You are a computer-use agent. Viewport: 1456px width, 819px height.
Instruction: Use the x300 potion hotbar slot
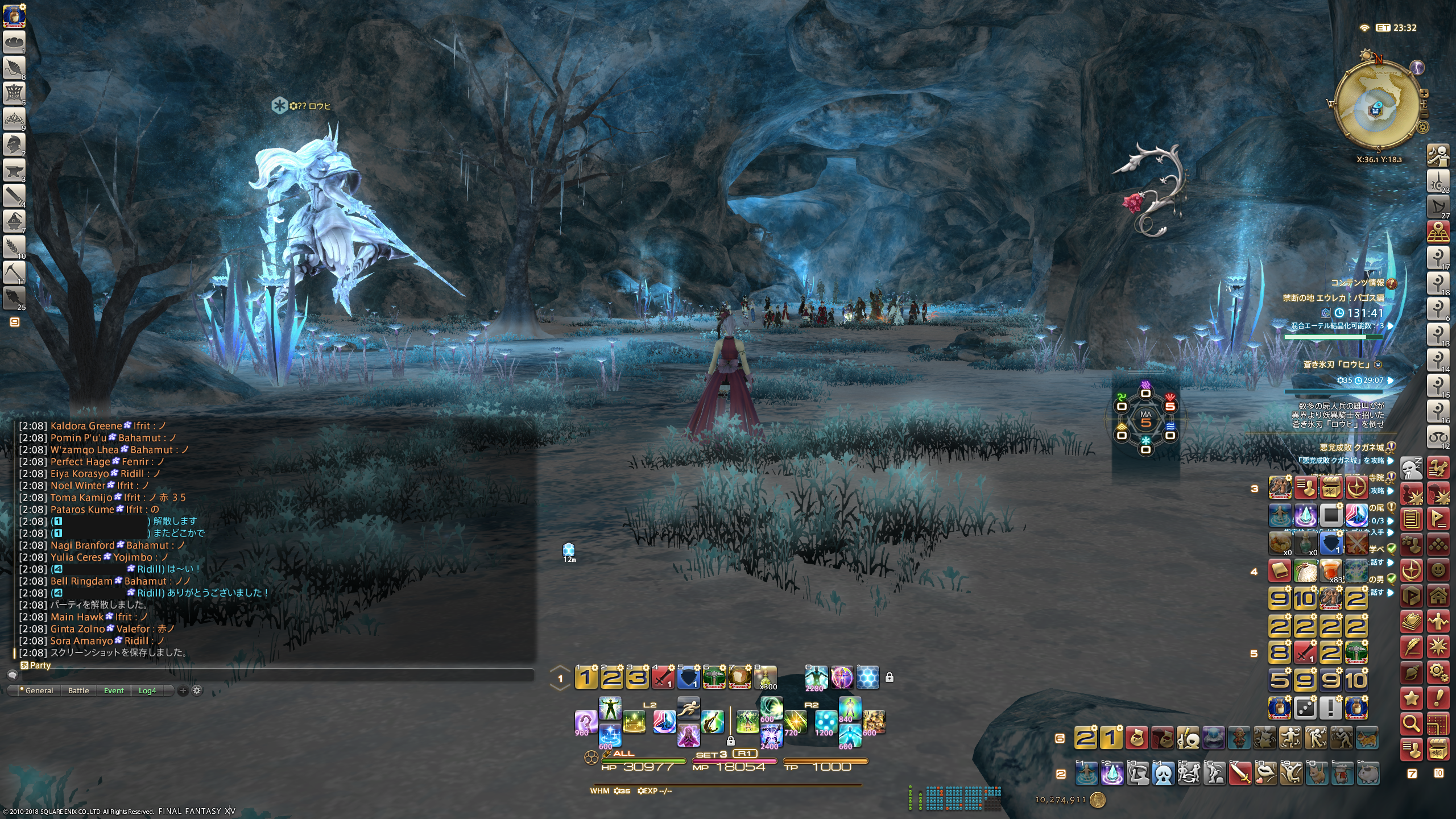[766, 677]
